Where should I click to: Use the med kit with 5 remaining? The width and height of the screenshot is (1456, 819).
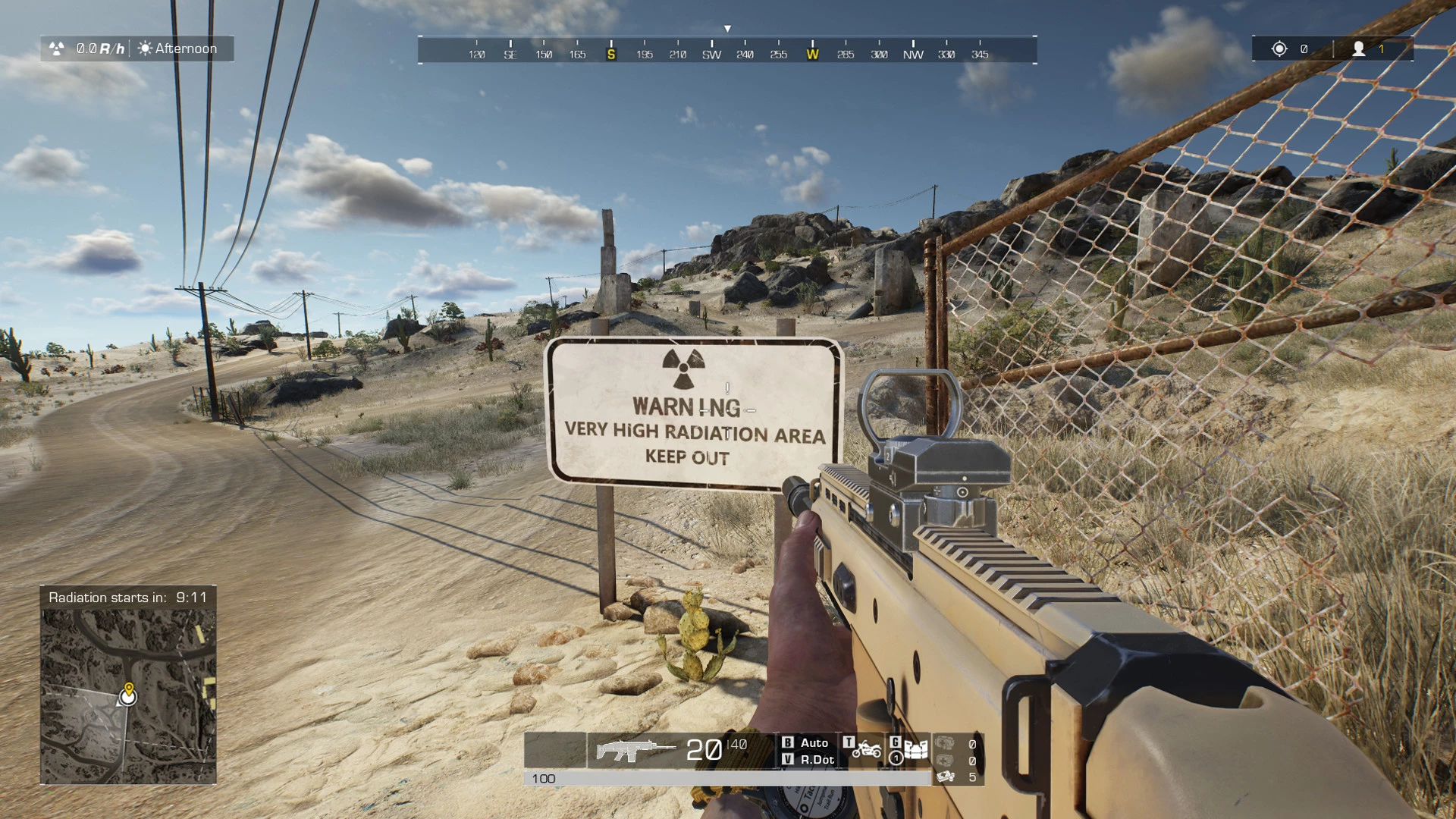coord(946,777)
